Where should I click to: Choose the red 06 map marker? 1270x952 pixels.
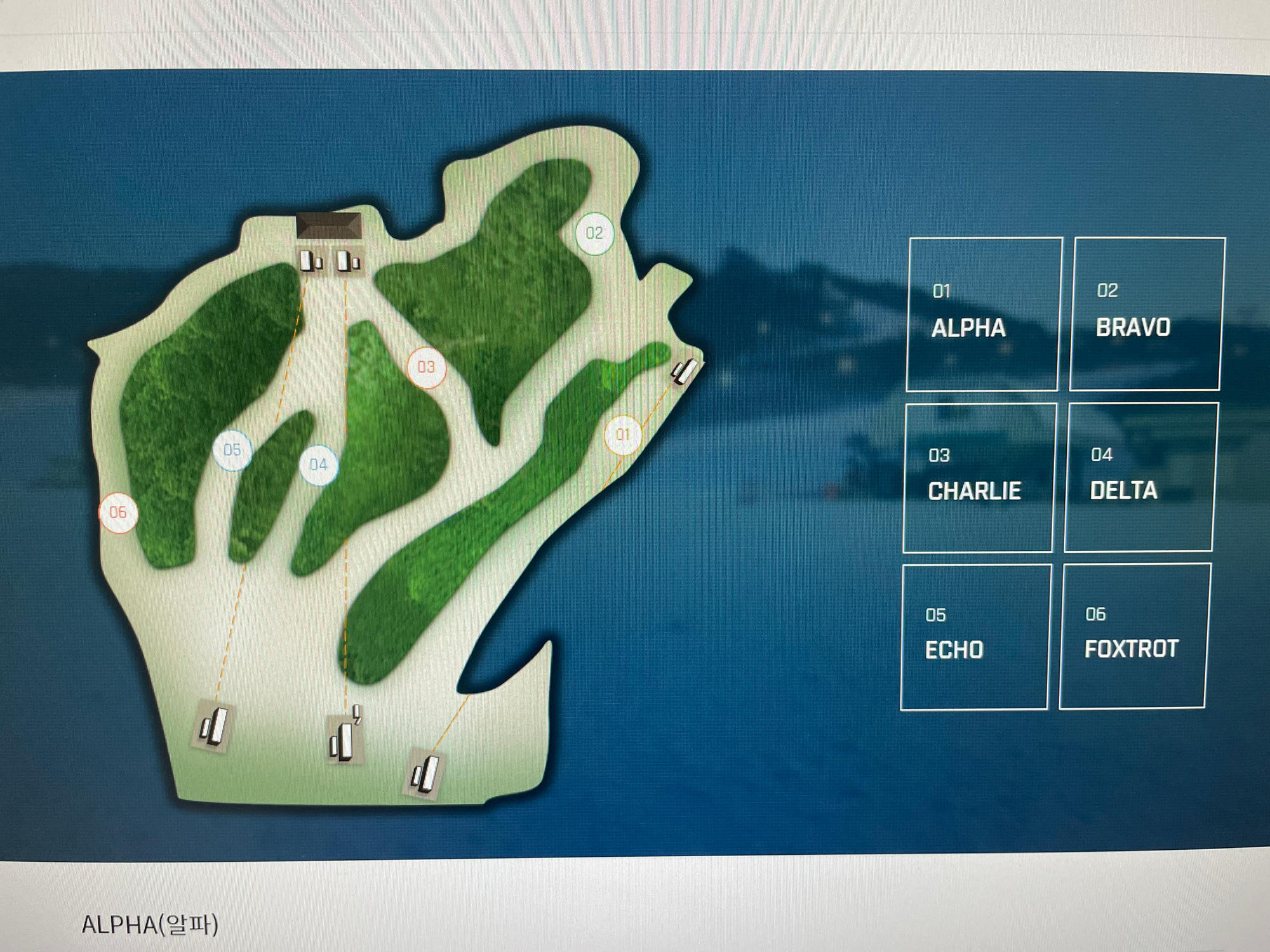pyautogui.click(x=119, y=512)
